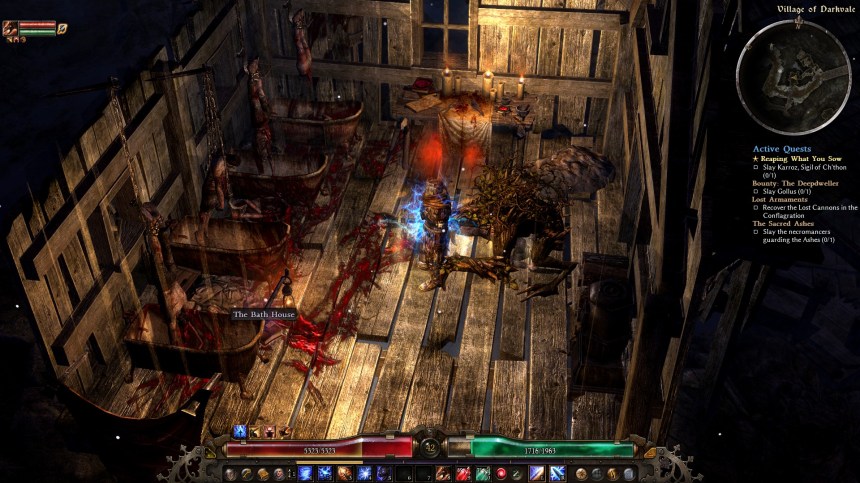Viewport: 860px width, 483px height.
Task: Toggle the pet stance icon beside pet bars
Action: click(62, 29)
